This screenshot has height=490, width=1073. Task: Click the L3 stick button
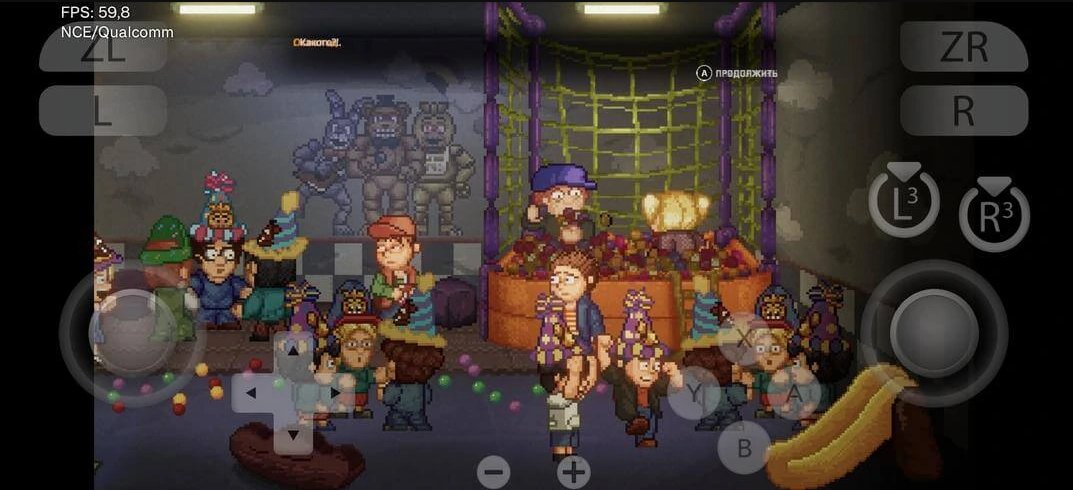click(x=904, y=204)
